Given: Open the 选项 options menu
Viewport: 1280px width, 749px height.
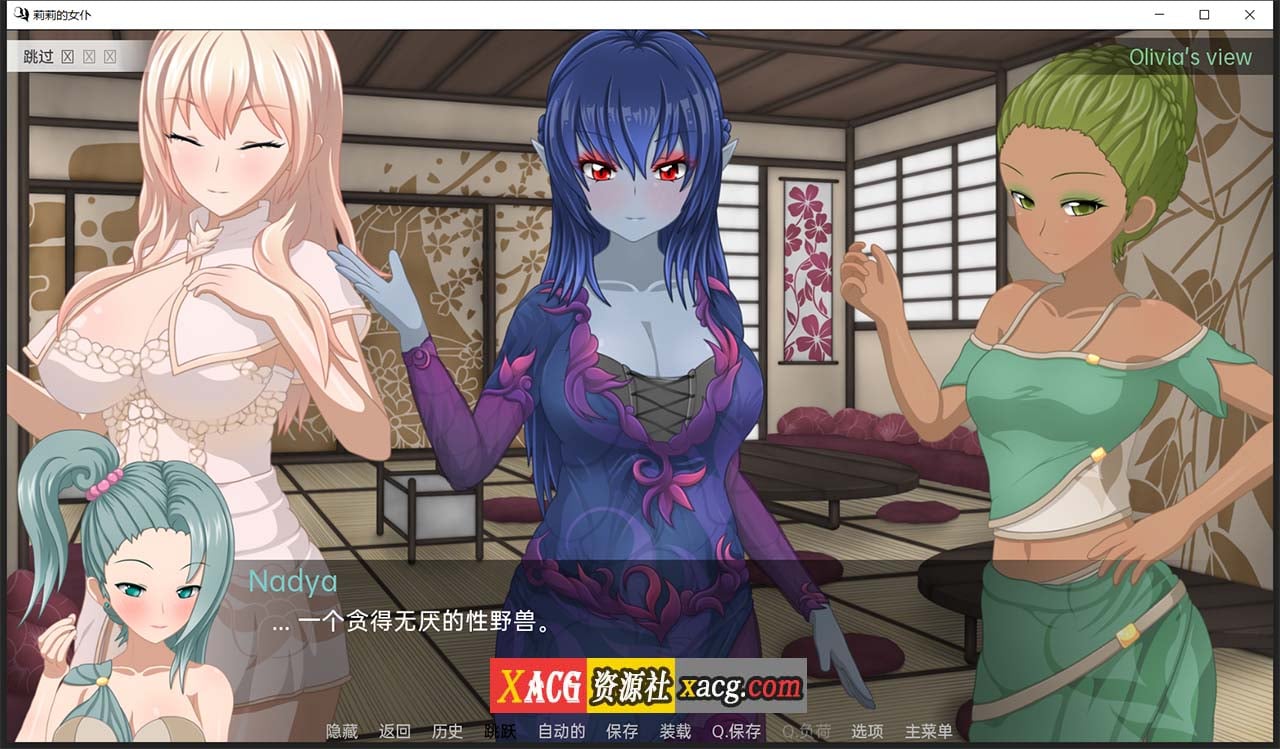Looking at the screenshot, I should (x=866, y=731).
